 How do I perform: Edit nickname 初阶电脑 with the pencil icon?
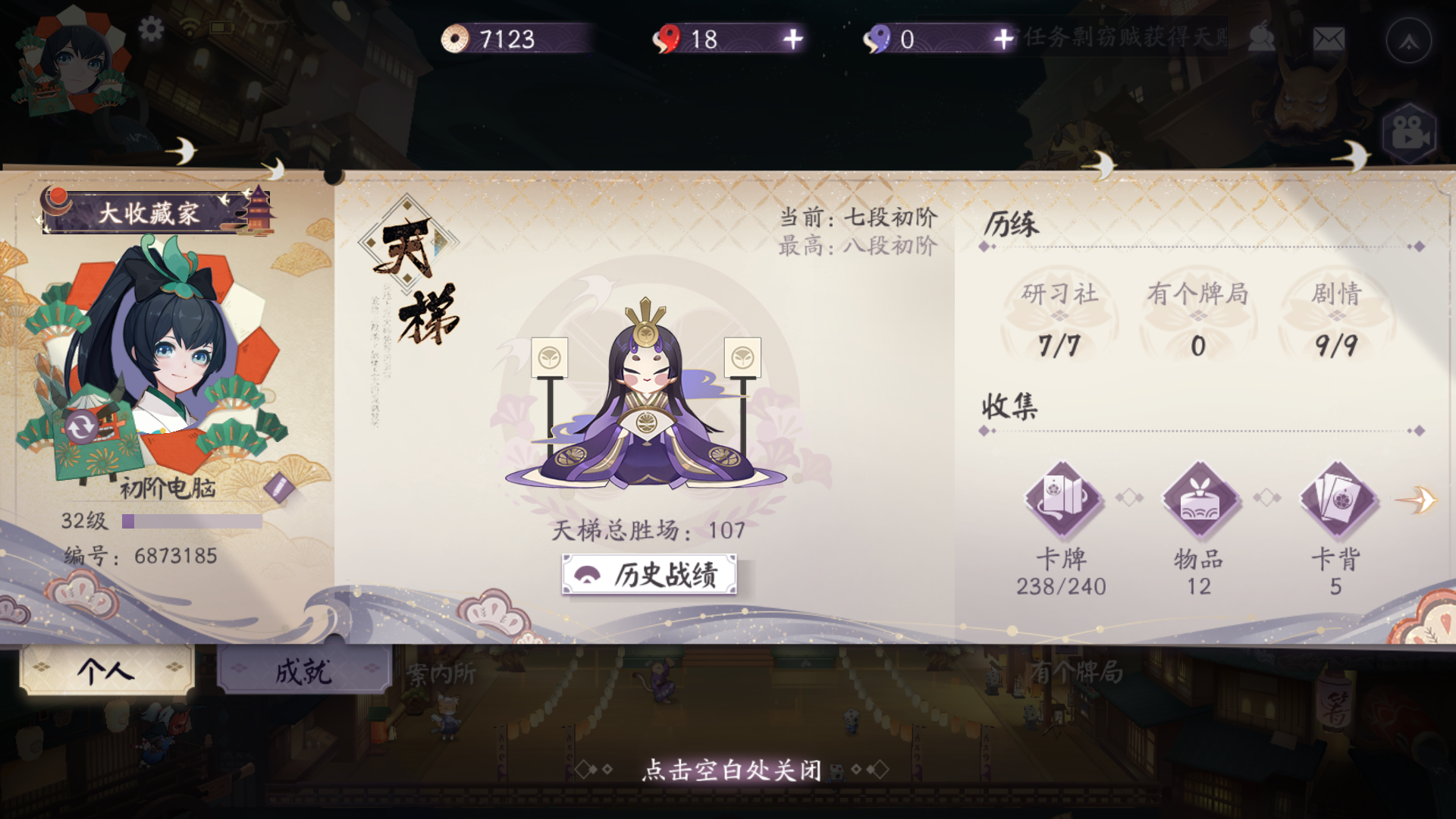280,487
